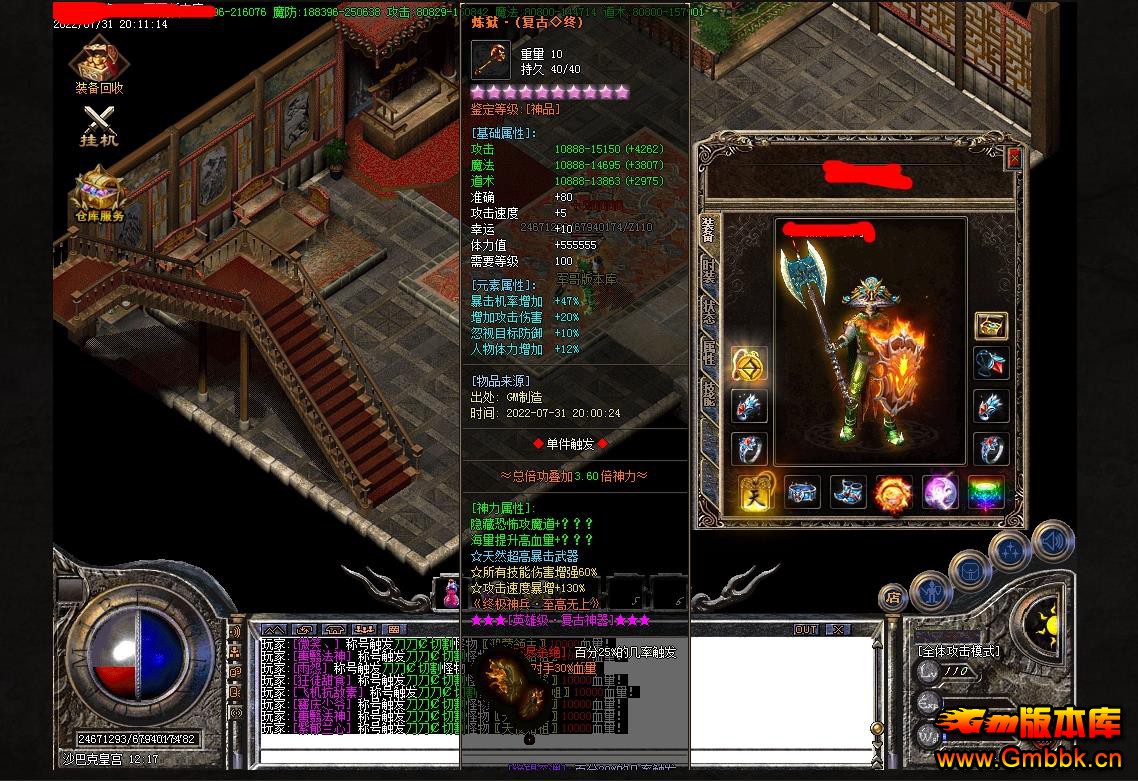The width and height of the screenshot is (1138, 781).
Task: Open the 店 shop round button
Action: pyautogui.click(x=892, y=598)
